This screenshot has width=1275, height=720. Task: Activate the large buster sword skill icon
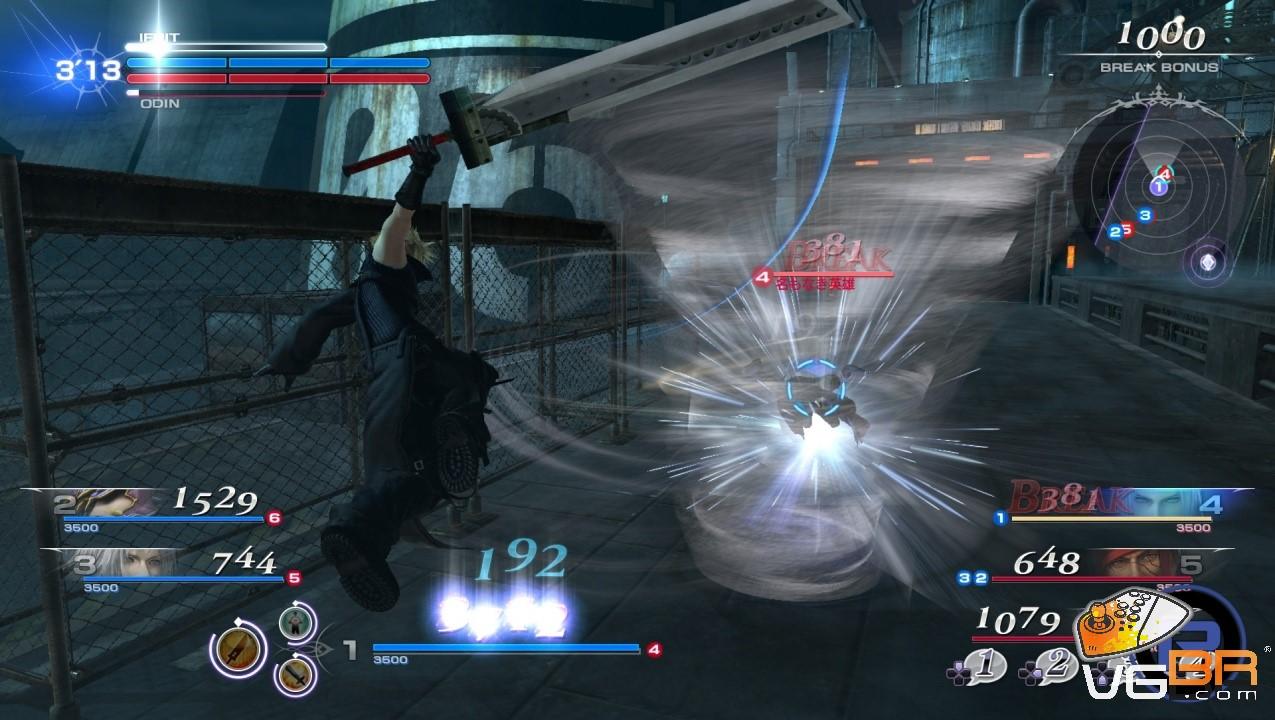click(238, 649)
